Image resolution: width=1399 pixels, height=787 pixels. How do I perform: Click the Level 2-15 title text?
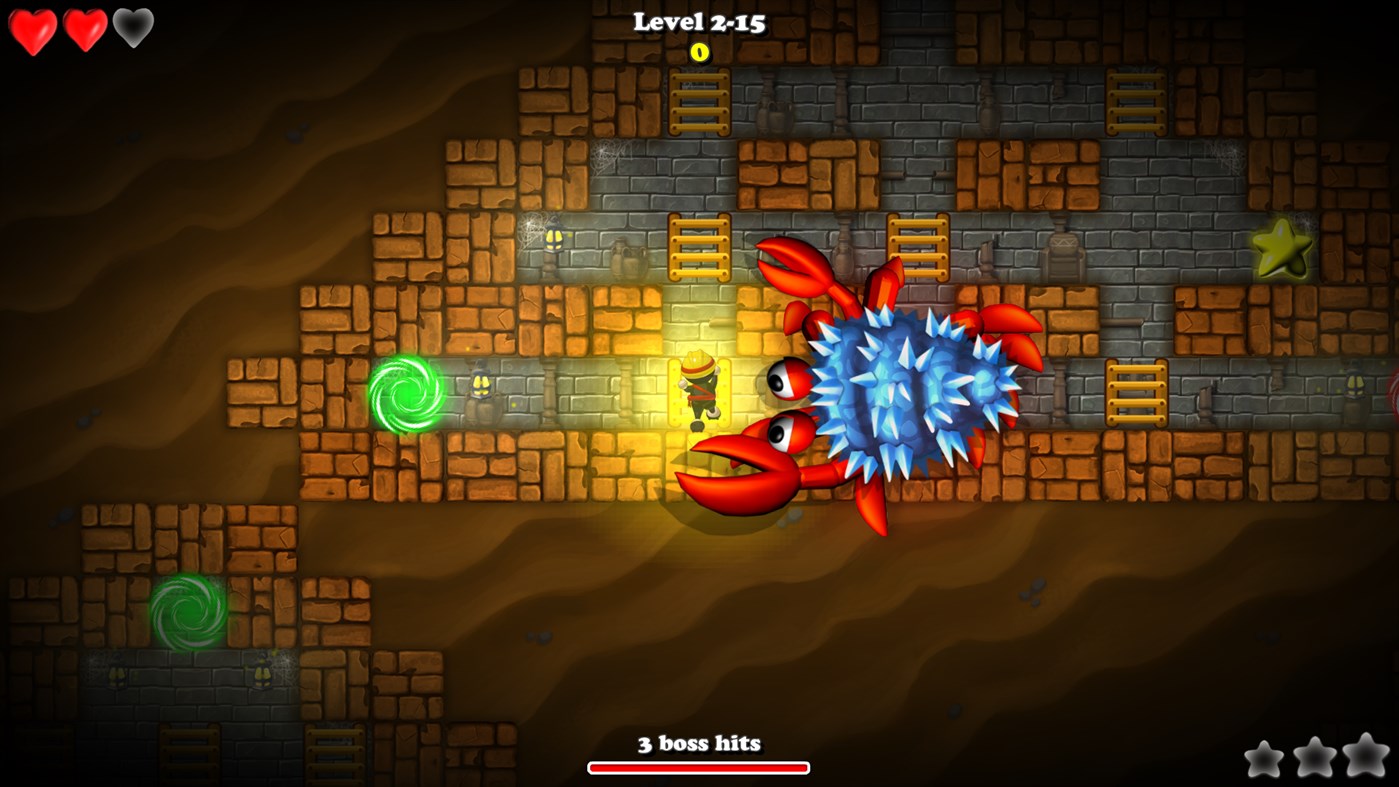pyautogui.click(x=698, y=23)
